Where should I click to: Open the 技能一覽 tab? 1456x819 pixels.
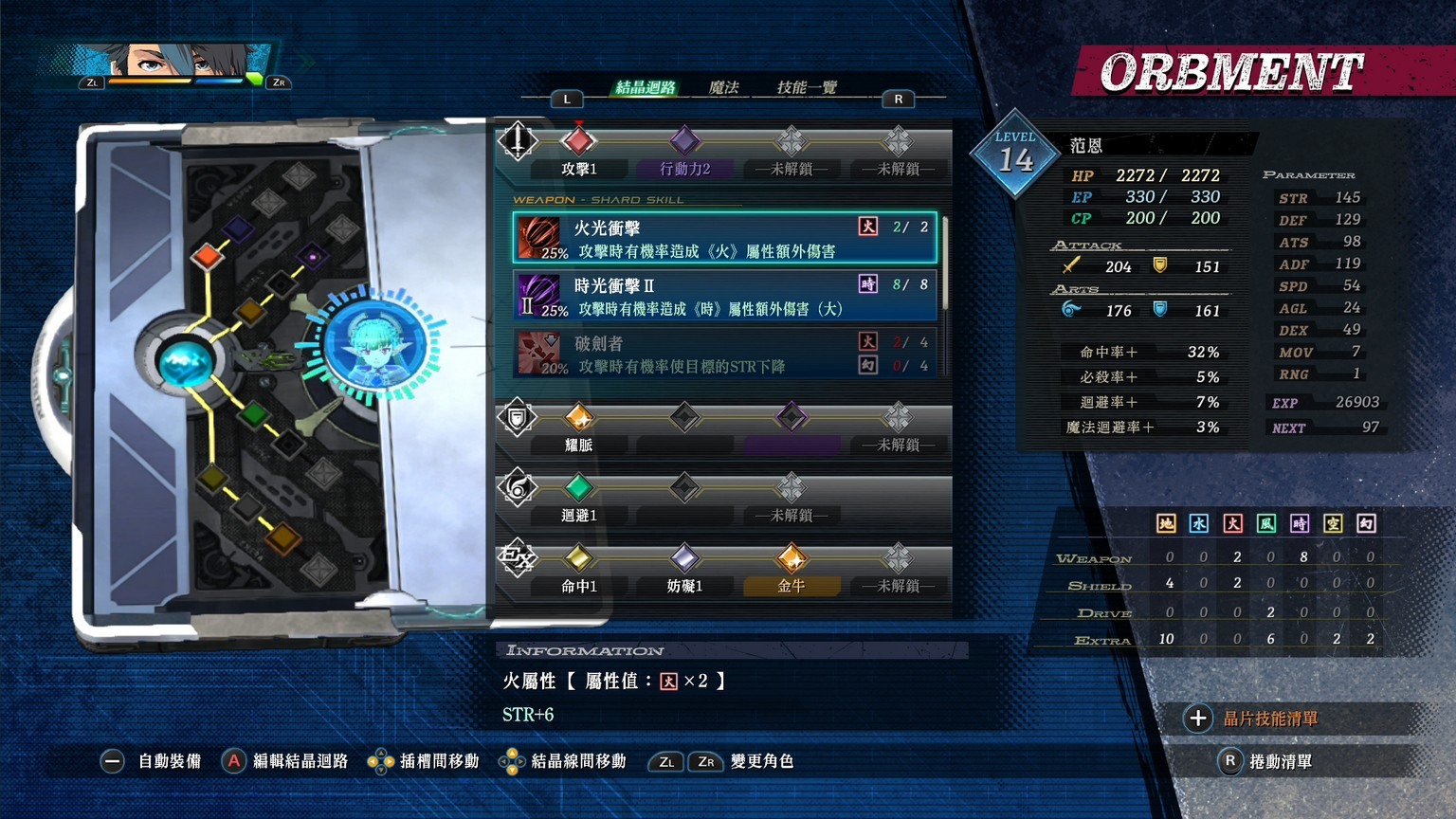808,85
